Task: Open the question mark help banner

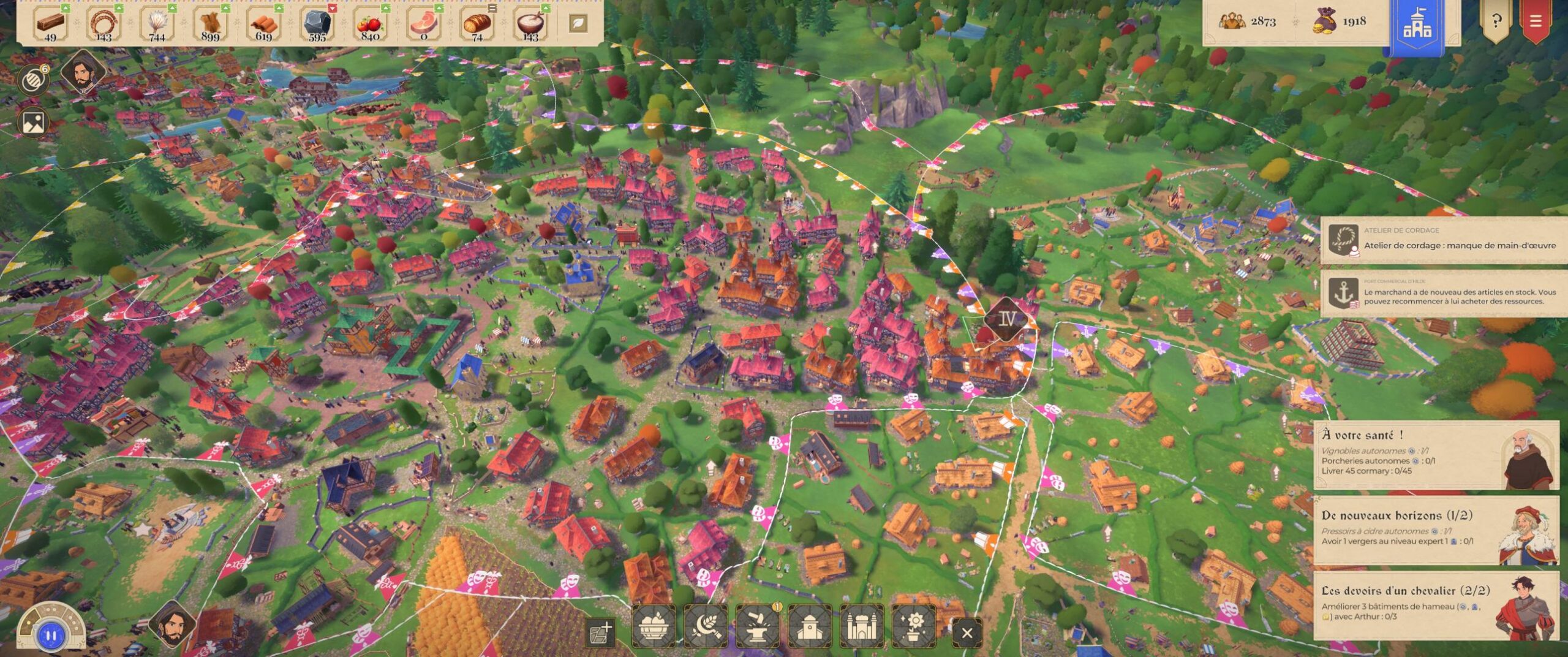Action: 1496,21
